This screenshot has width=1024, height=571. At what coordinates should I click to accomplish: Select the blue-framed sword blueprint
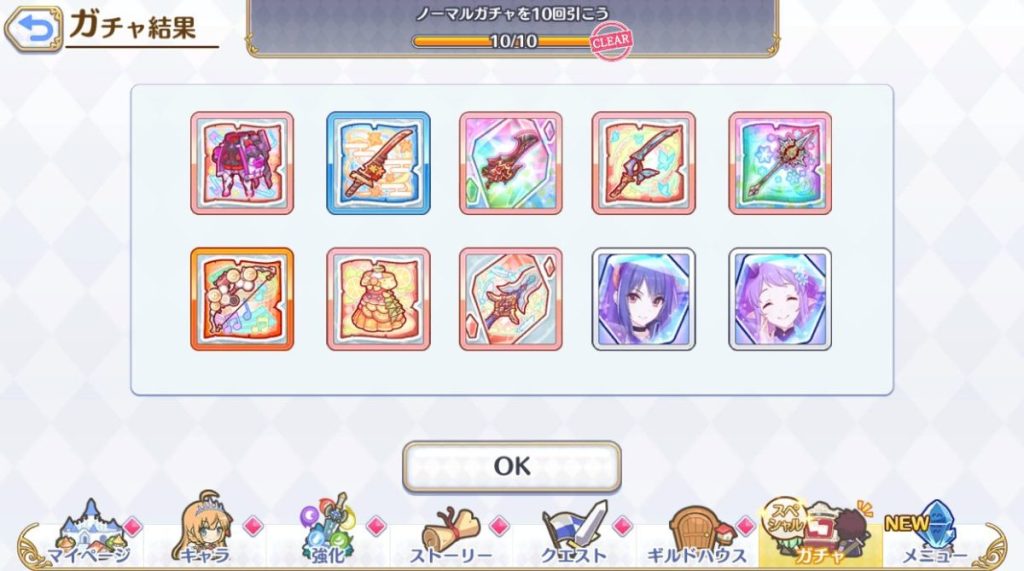click(378, 163)
